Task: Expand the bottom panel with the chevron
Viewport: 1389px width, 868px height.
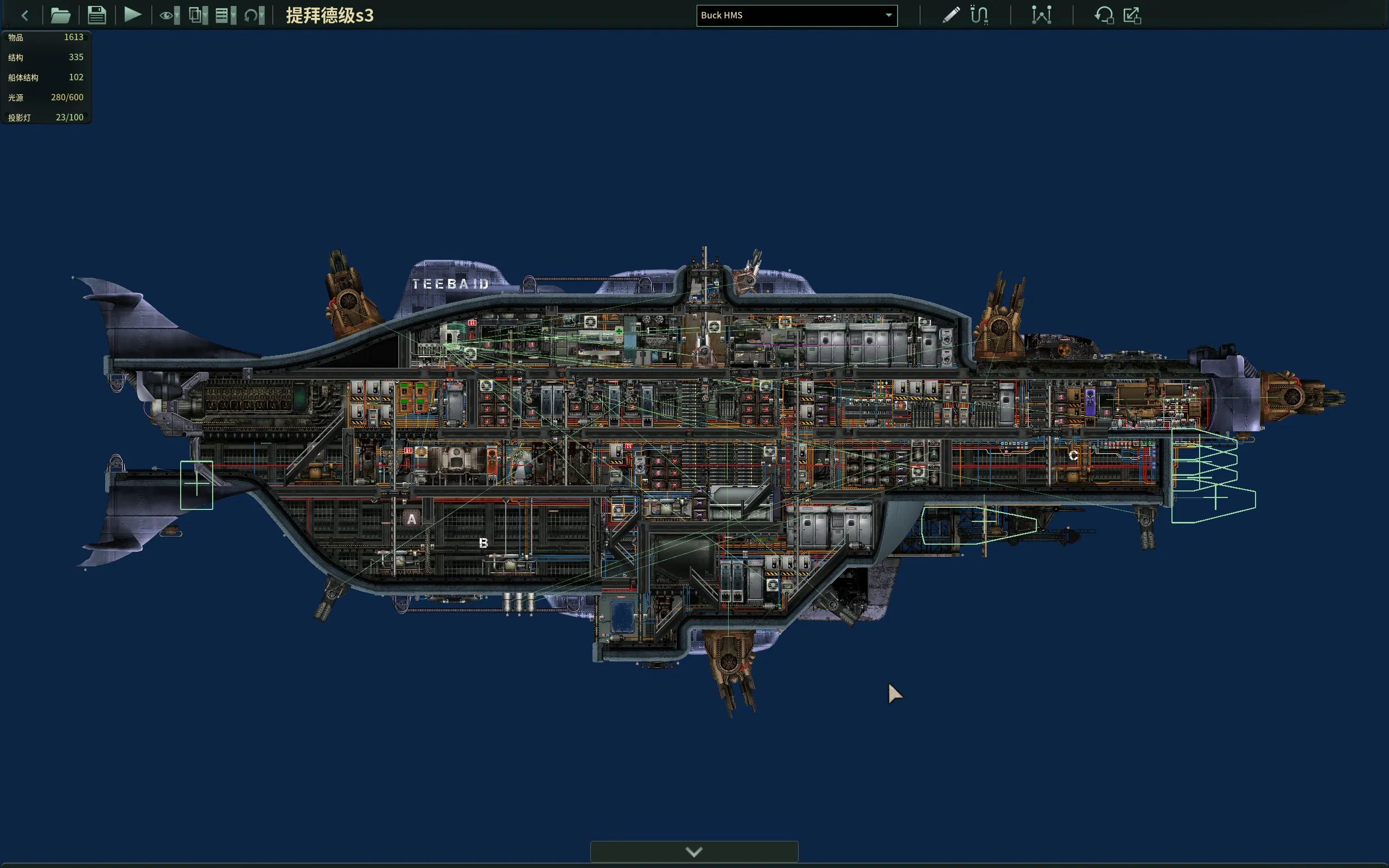Action: pos(694,852)
